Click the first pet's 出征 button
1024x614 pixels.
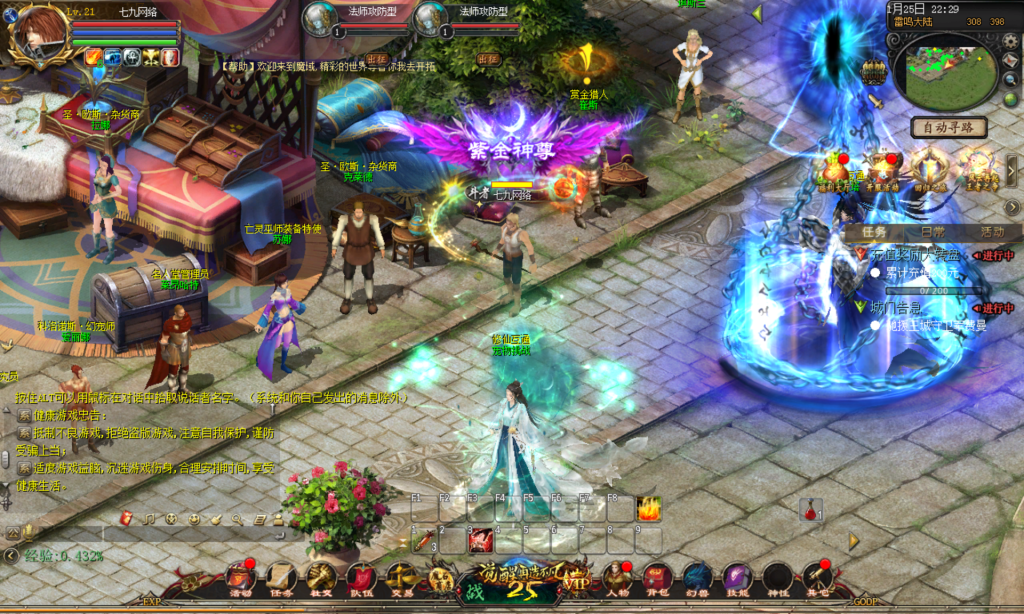click(376, 59)
